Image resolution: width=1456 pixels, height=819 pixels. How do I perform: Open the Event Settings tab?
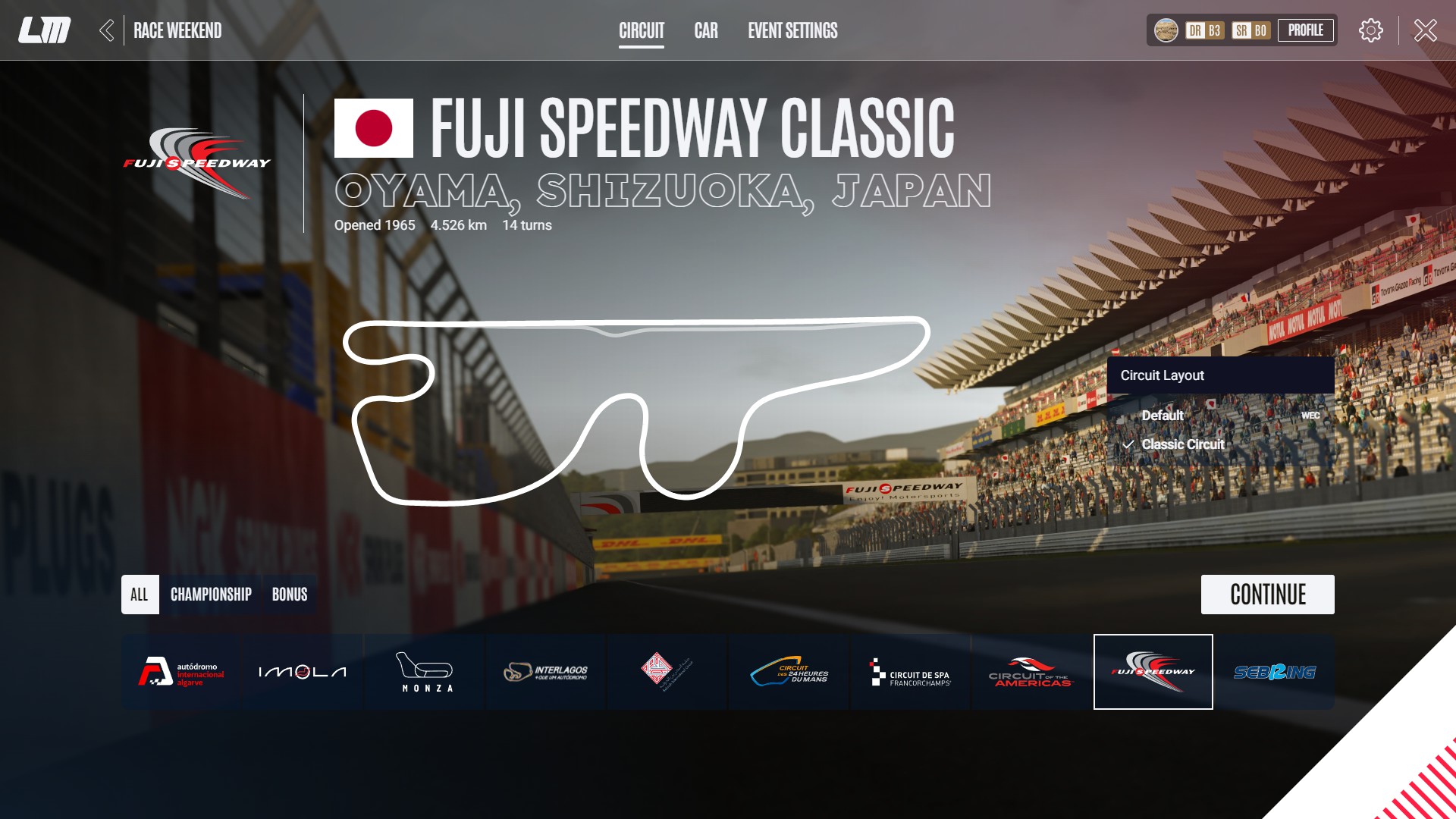click(x=792, y=31)
